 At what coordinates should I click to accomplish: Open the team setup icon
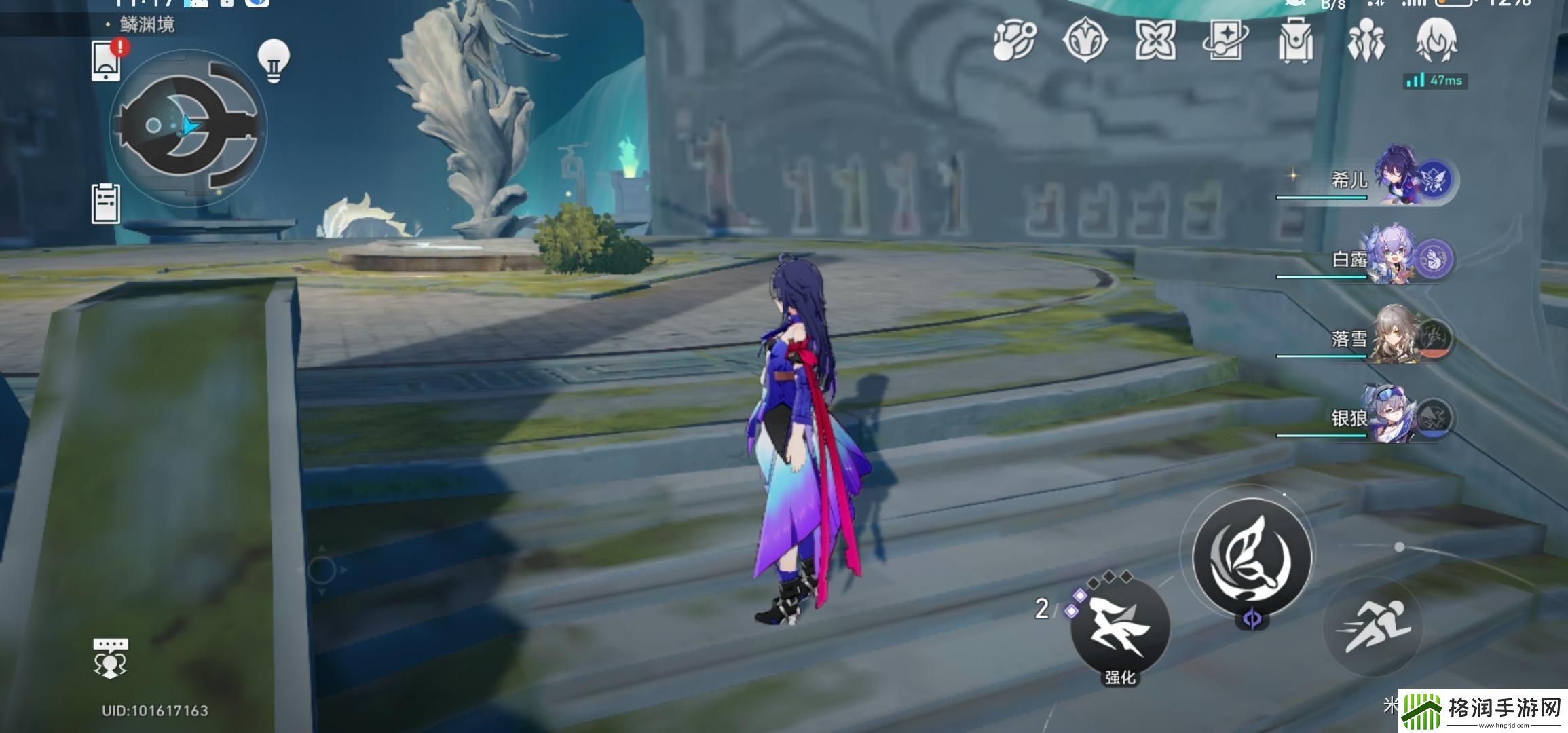click(x=1366, y=41)
